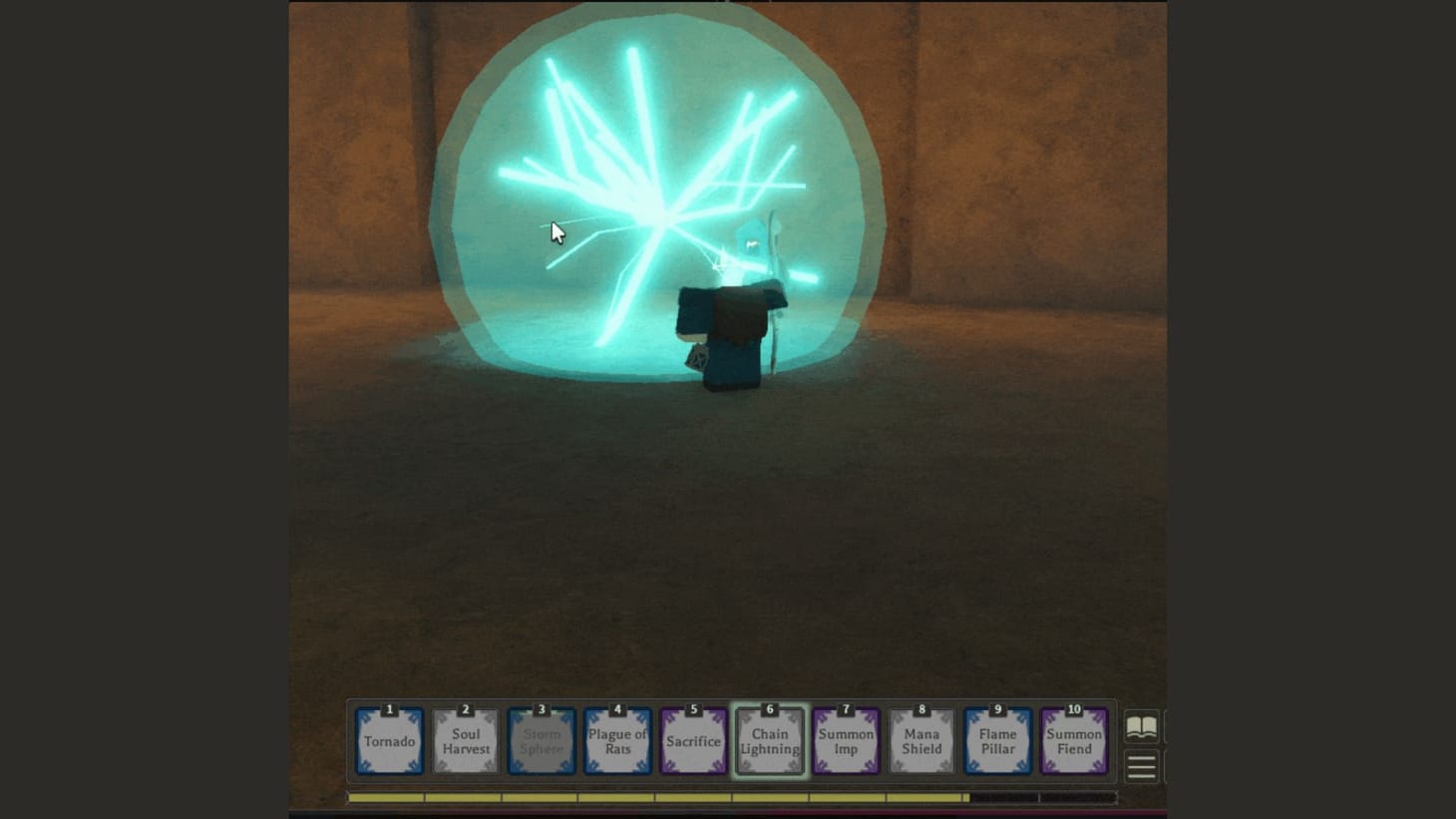Use the Sacrifice spell in slot 5
The height and width of the screenshot is (819, 1456).
[x=693, y=741]
